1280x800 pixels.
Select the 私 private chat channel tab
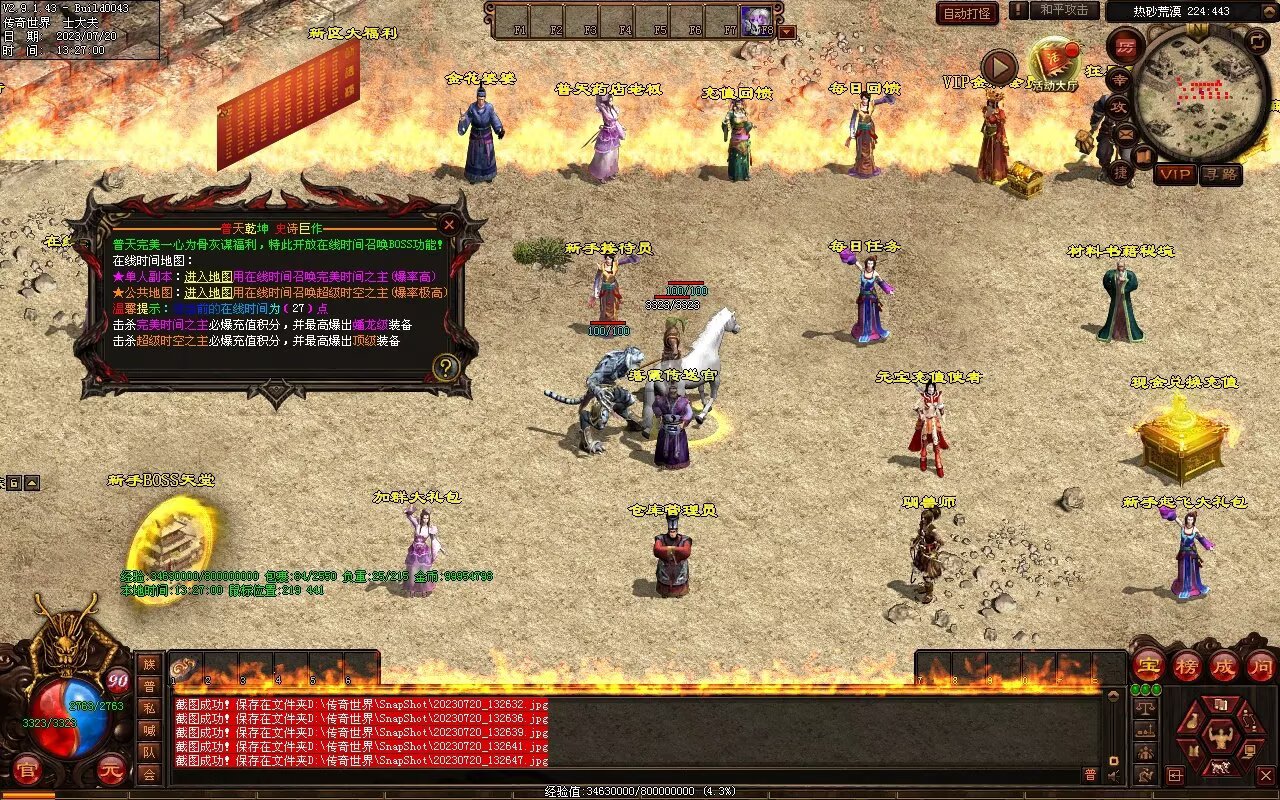click(148, 708)
